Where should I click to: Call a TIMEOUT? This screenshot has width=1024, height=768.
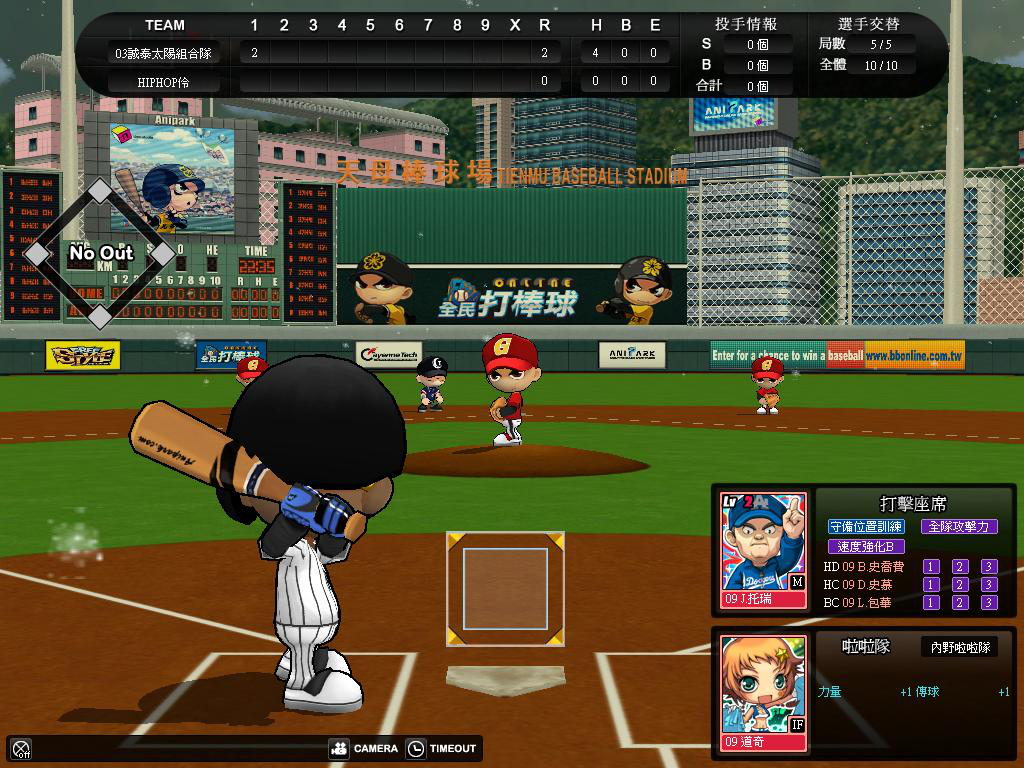[x=442, y=748]
